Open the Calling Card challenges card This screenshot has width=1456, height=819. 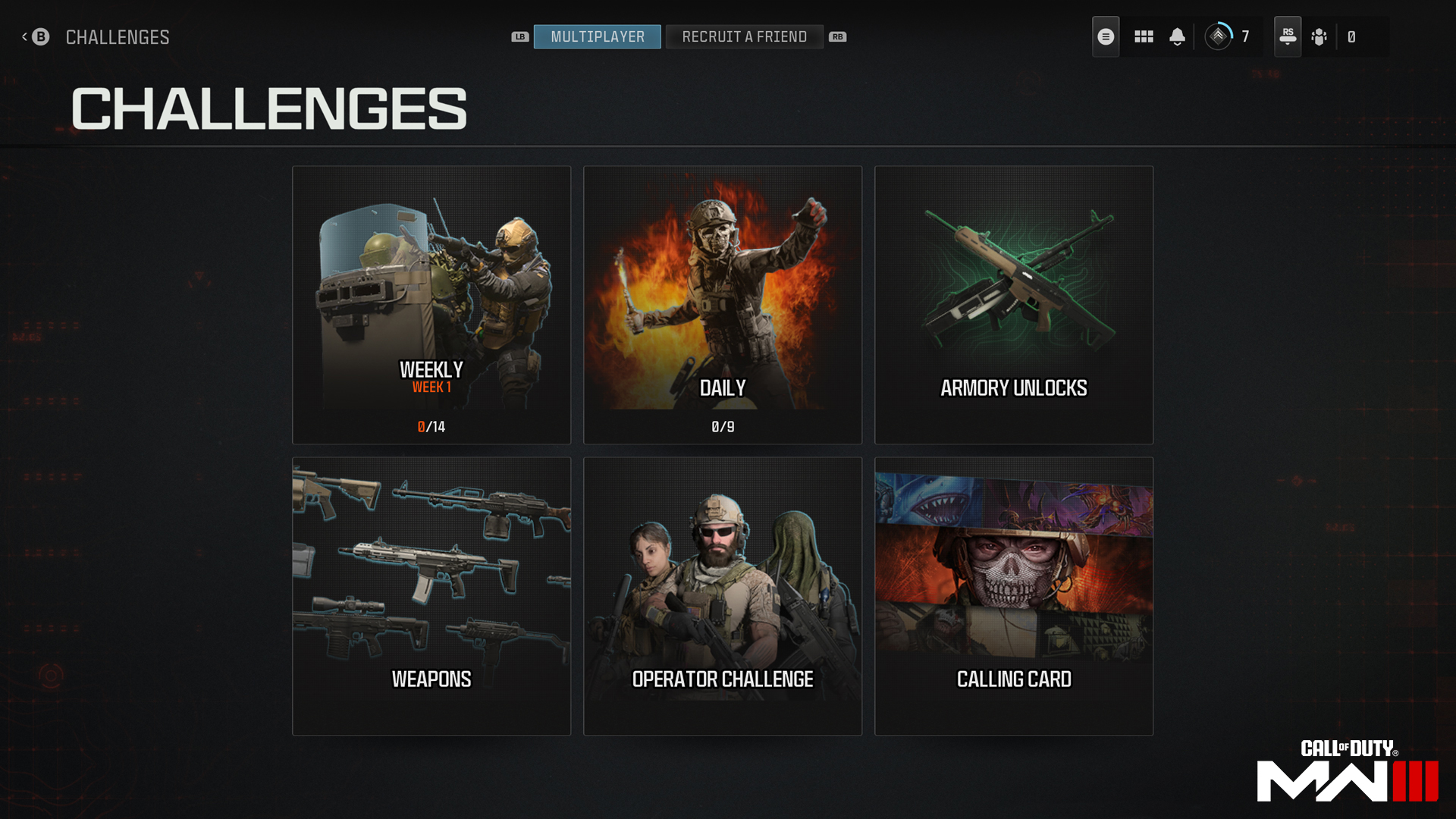point(1013,595)
